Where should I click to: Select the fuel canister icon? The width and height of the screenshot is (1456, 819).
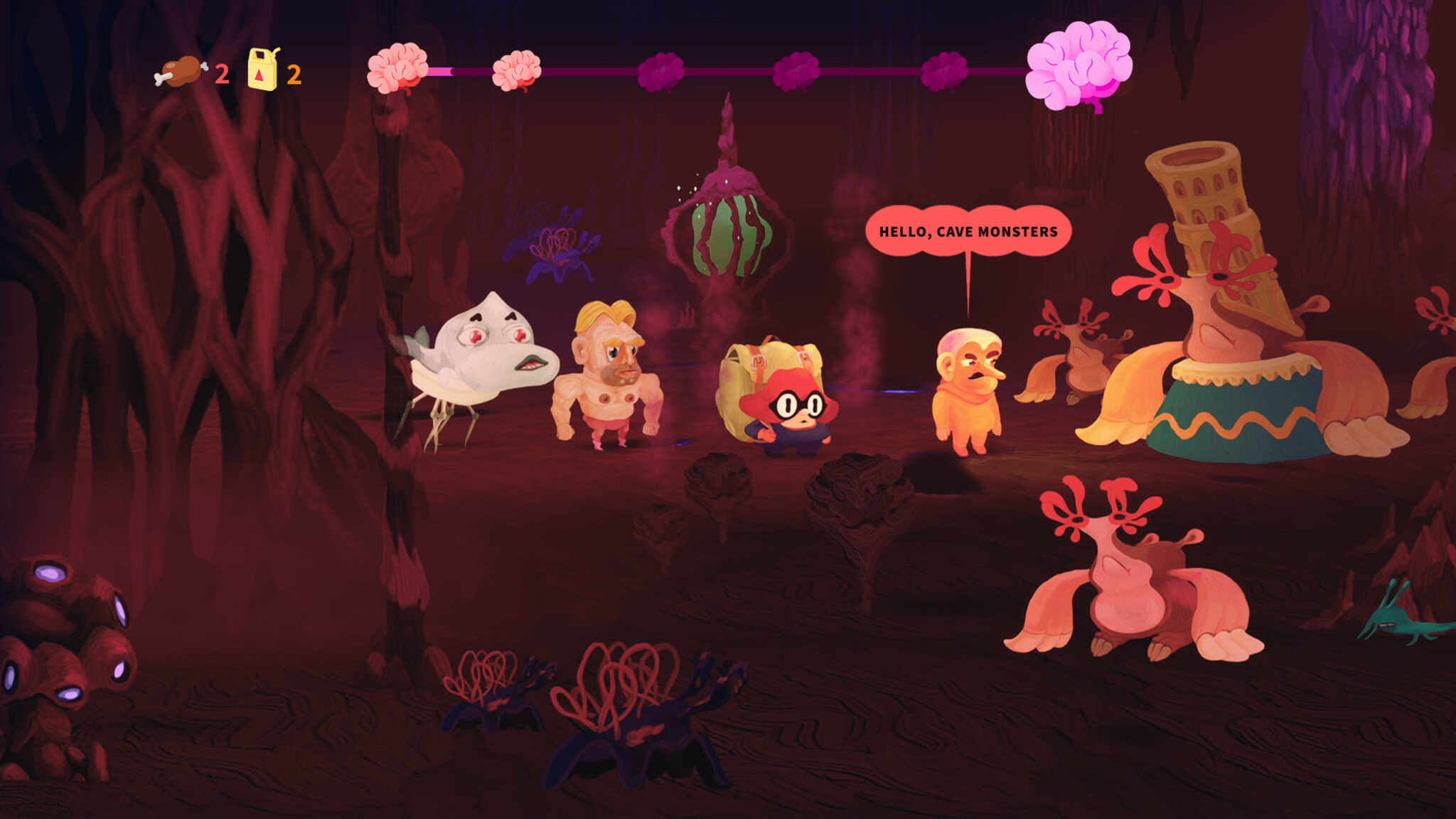262,68
